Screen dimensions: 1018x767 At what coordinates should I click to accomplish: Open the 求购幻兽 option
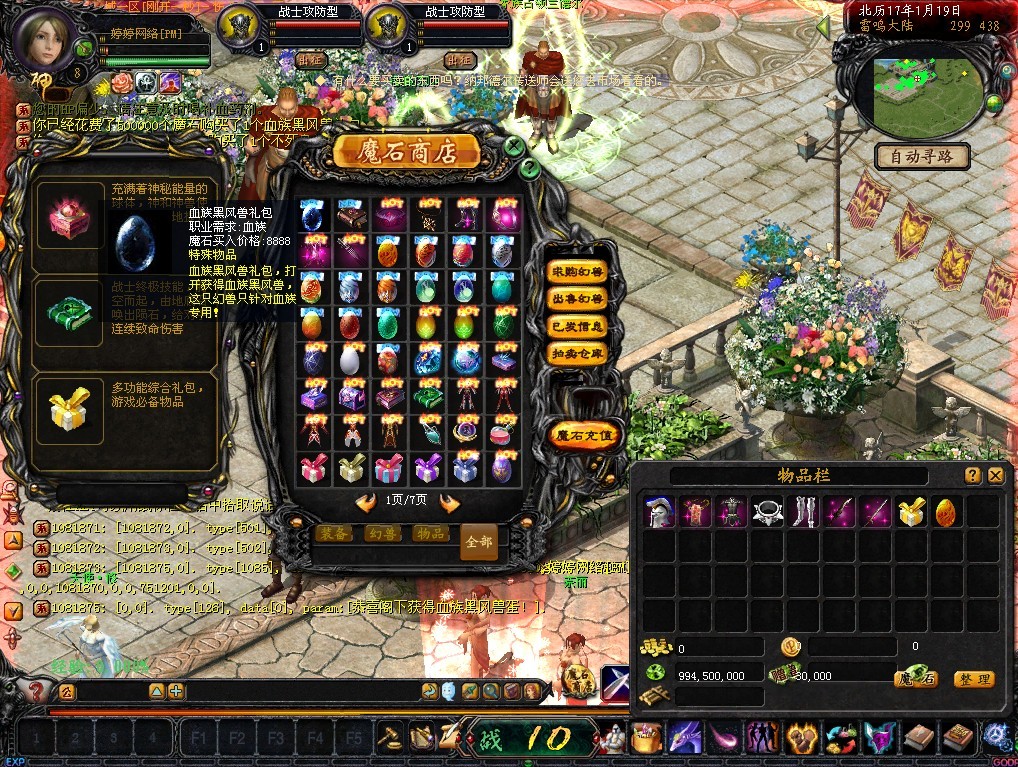(x=578, y=272)
